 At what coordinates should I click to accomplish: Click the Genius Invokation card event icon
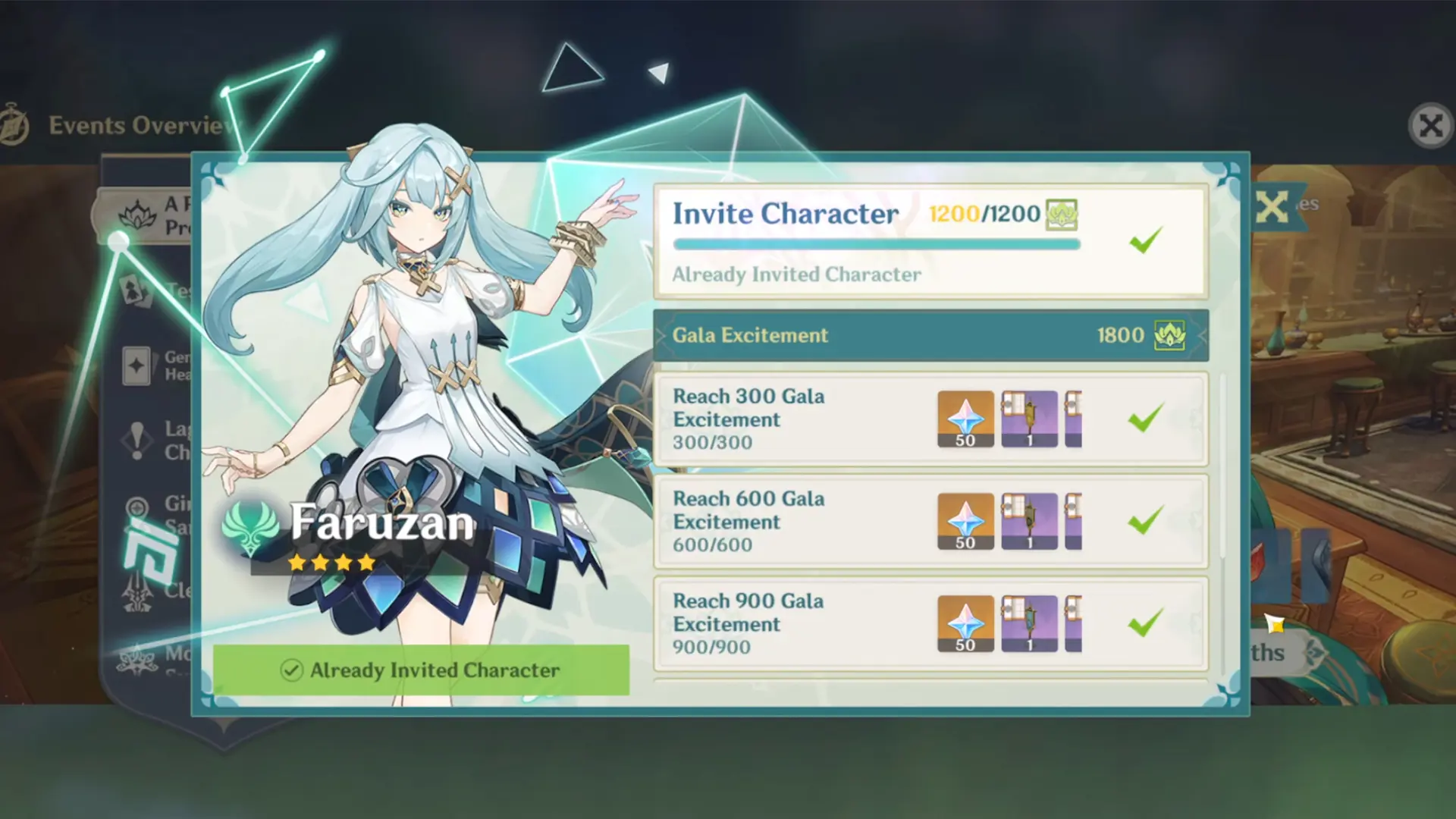[x=135, y=366]
